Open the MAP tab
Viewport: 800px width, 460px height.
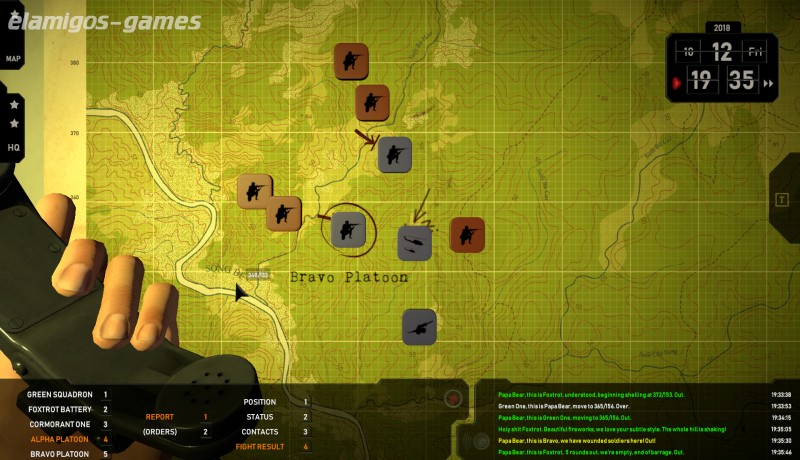coord(13,59)
